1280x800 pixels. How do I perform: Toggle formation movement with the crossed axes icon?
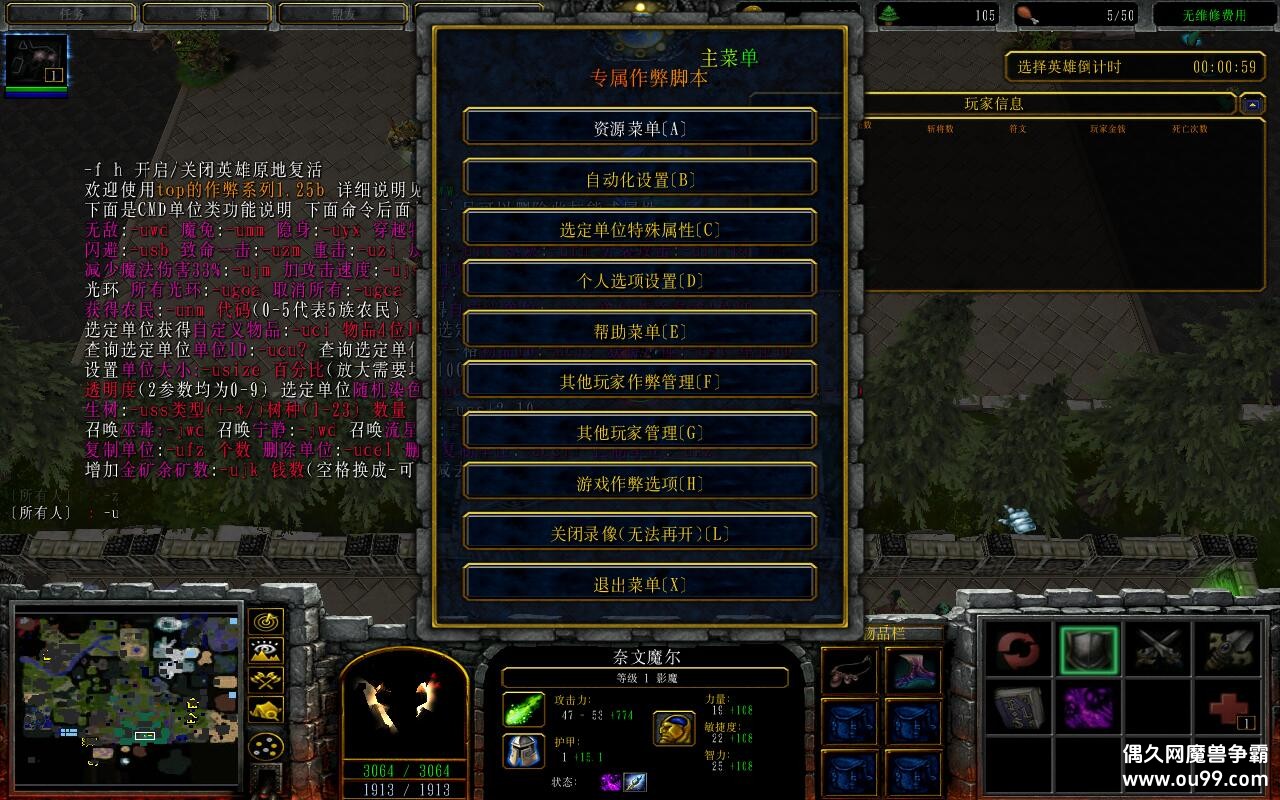[265, 680]
